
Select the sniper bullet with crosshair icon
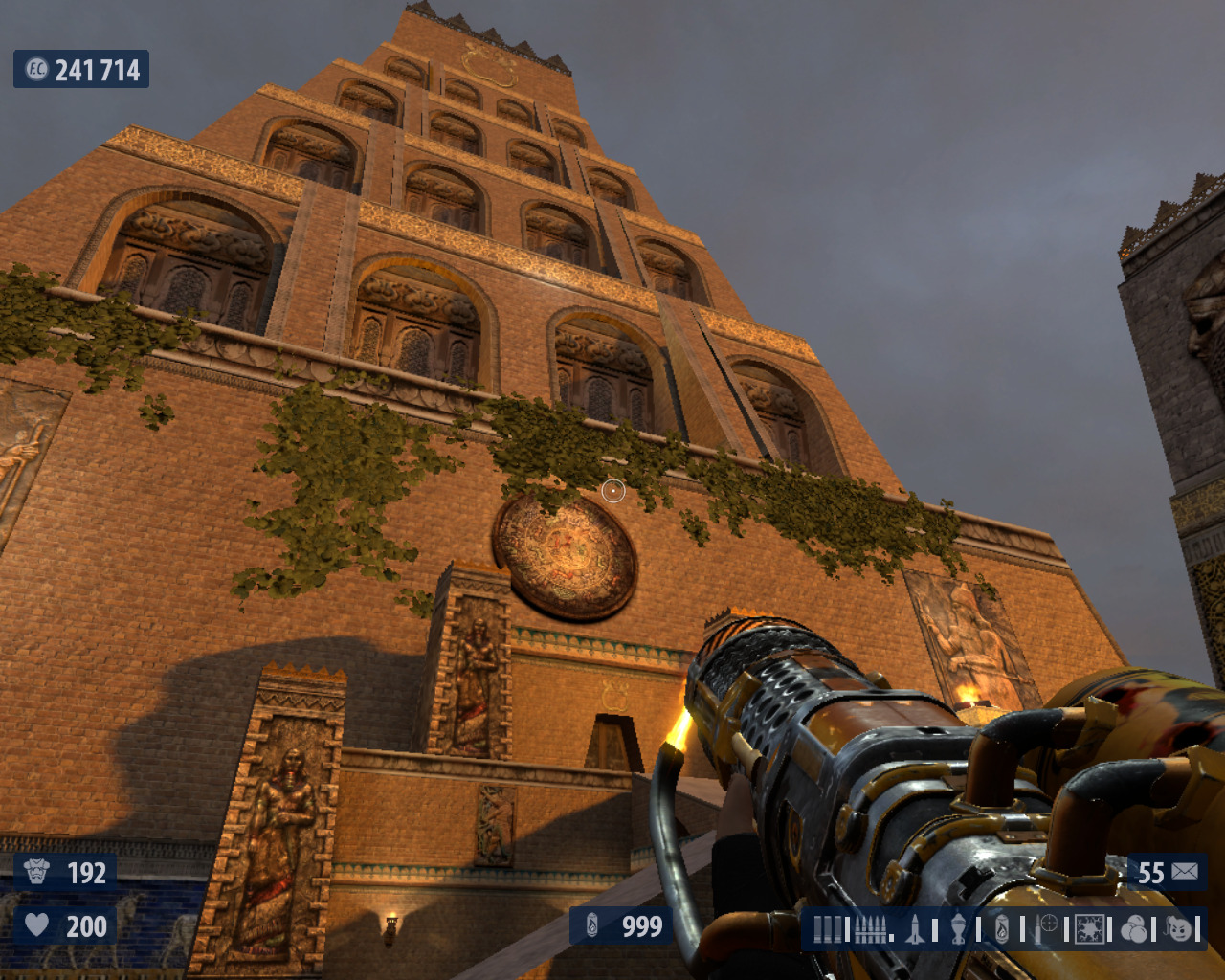pos(1045,928)
